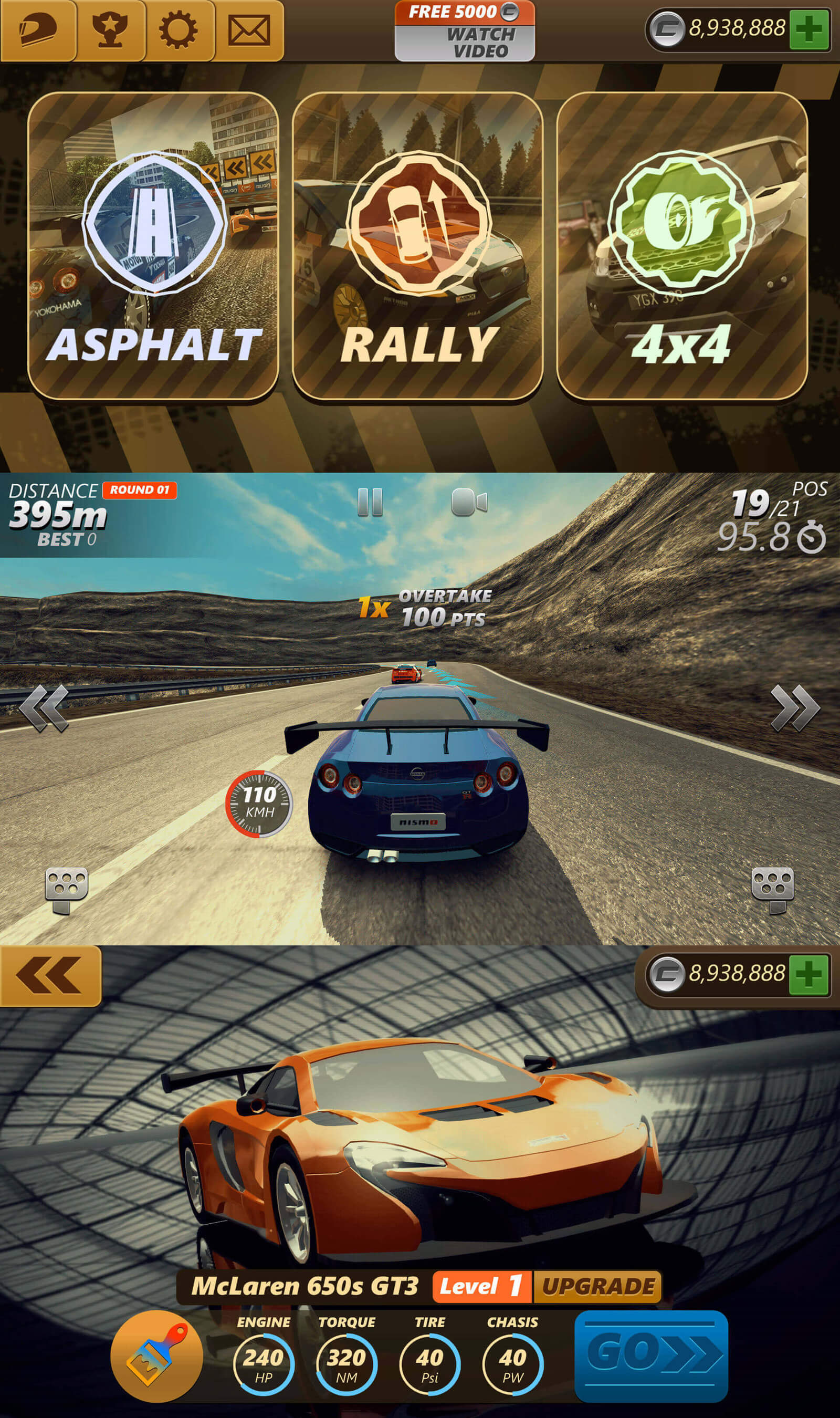Open the trophy achievements screen
This screenshot has width=840, height=1418.
(110, 29)
